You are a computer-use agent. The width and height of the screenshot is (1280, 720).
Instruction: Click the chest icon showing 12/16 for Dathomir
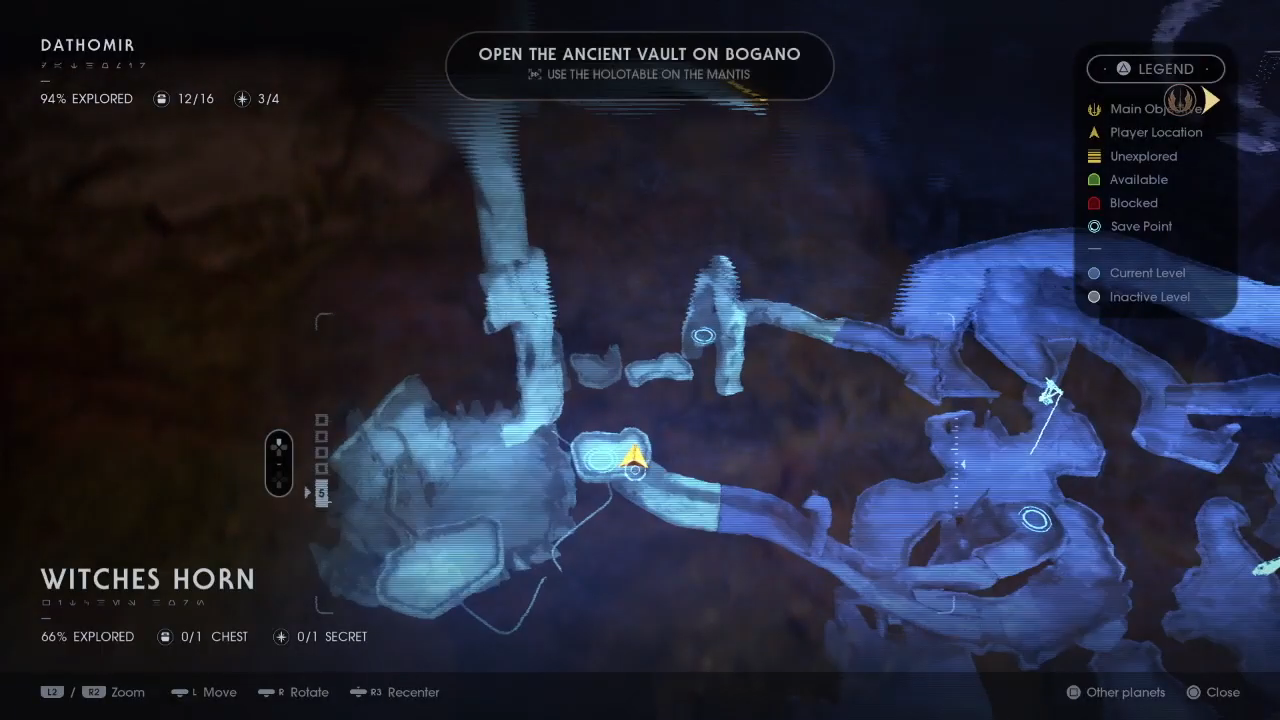(162, 99)
